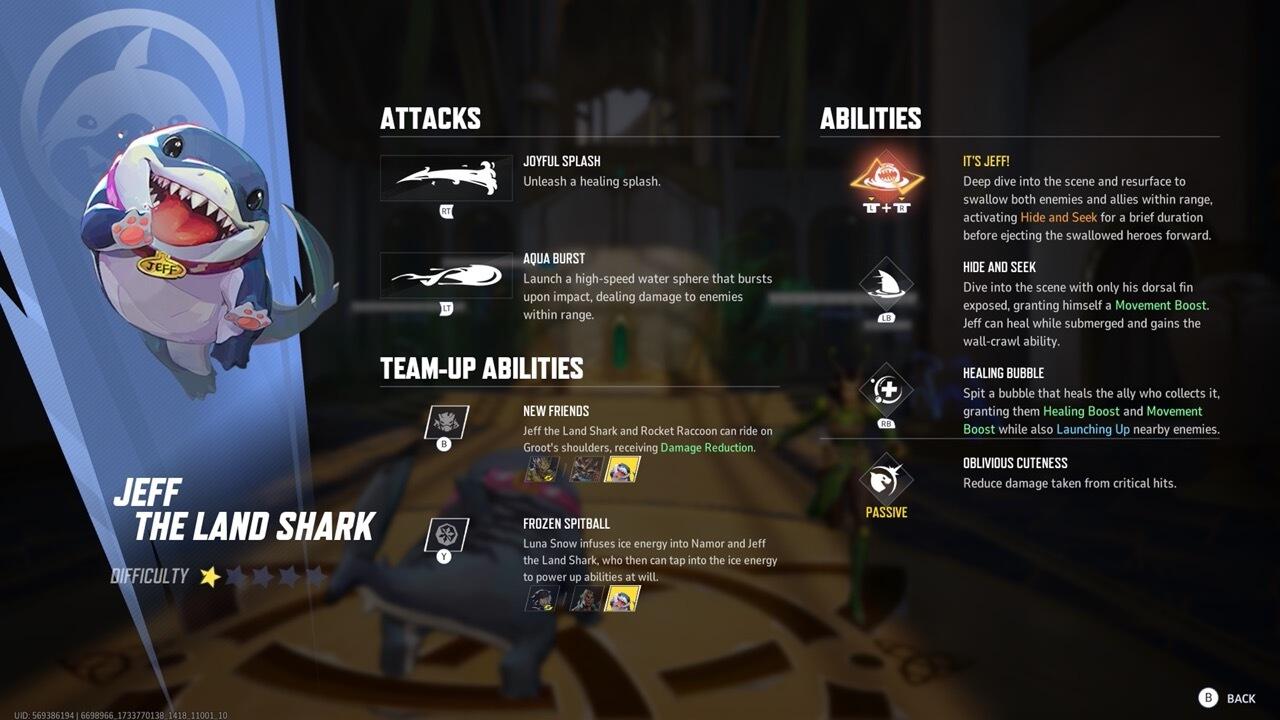Click the second difficulty star
The width and height of the screenshot is (1280, 720).
[235, 575]
